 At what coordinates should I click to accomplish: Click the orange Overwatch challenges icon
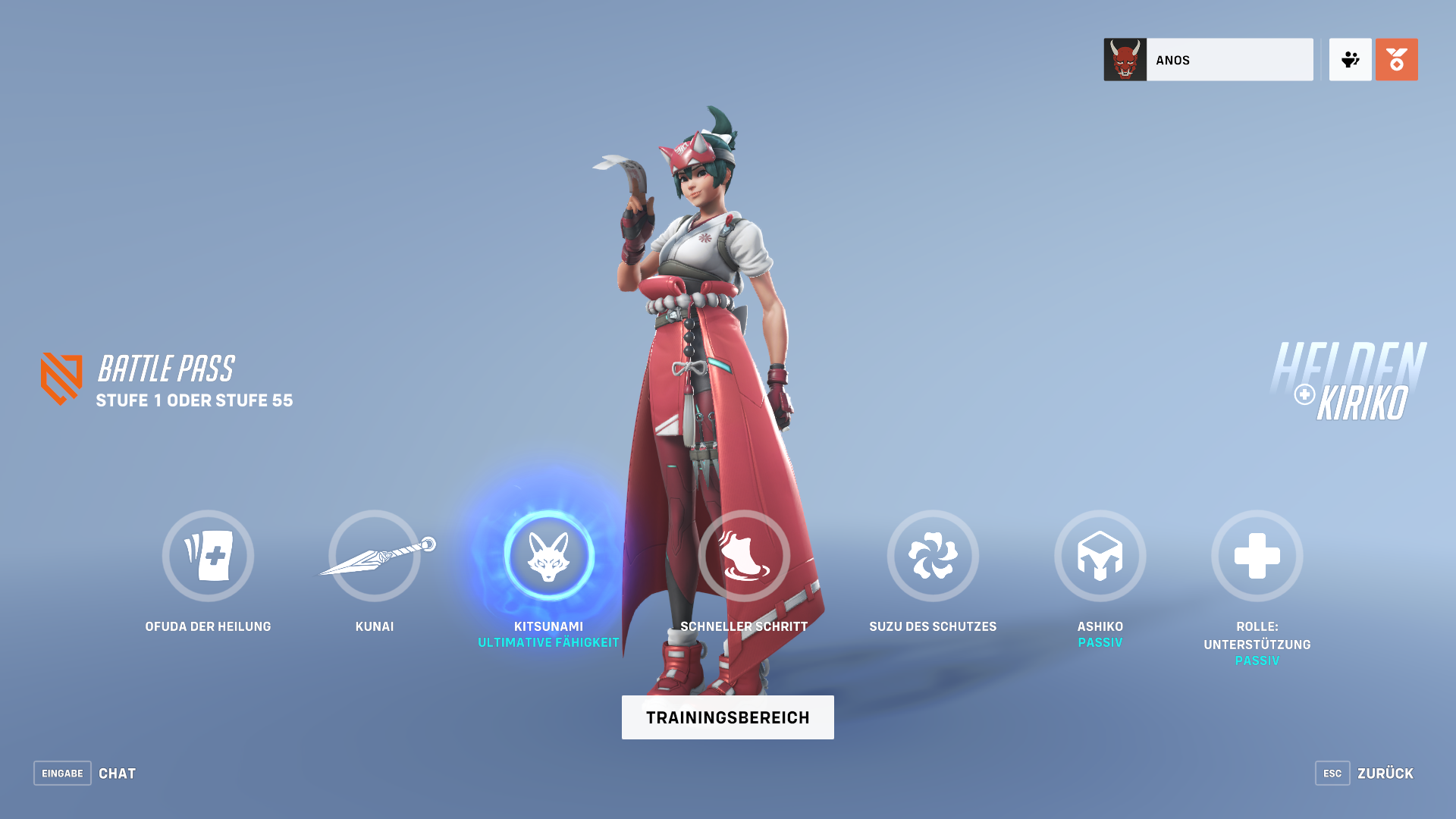tap(1396, 59)
